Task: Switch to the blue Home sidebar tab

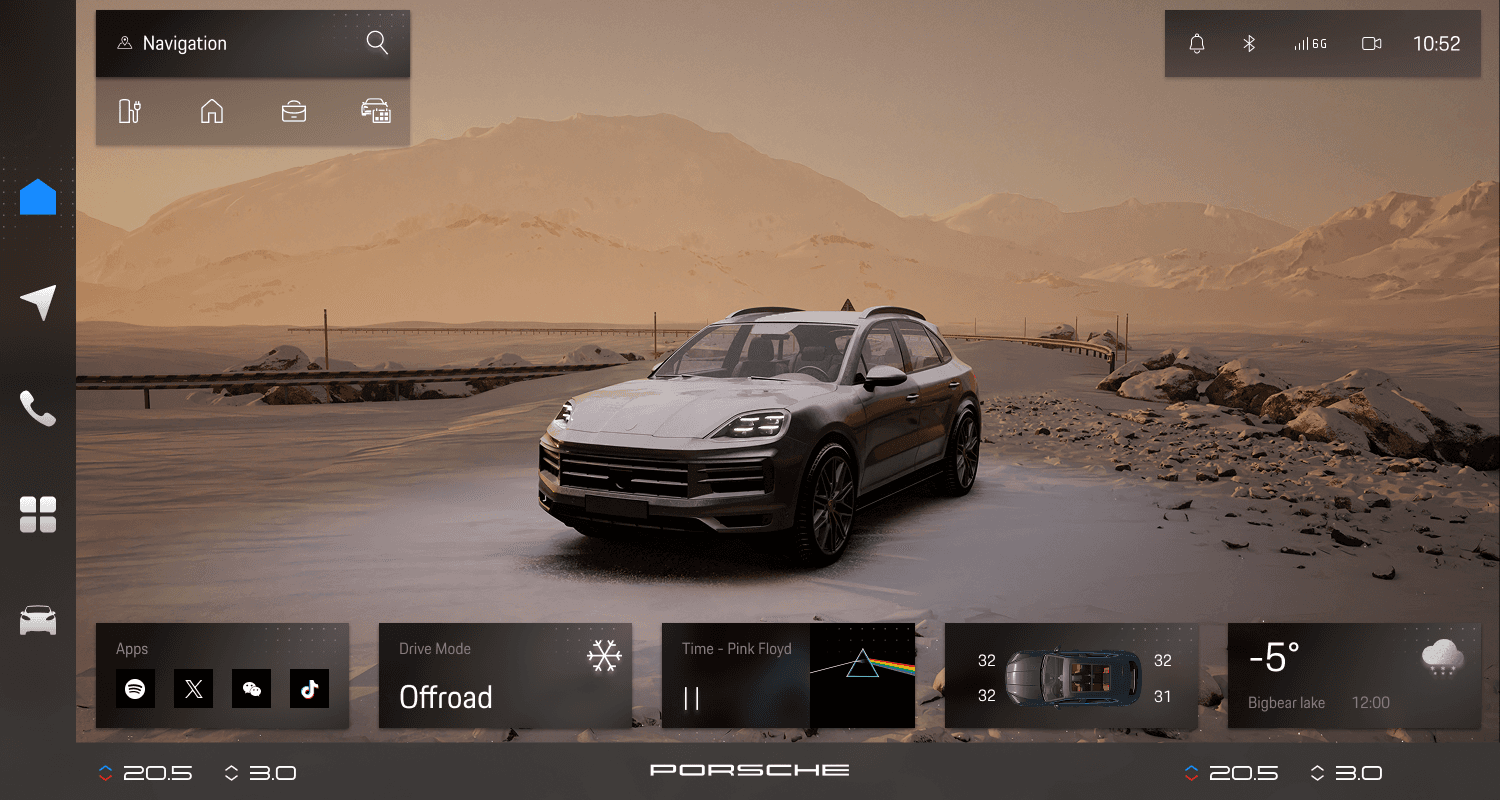Action: tap(38, 197)
